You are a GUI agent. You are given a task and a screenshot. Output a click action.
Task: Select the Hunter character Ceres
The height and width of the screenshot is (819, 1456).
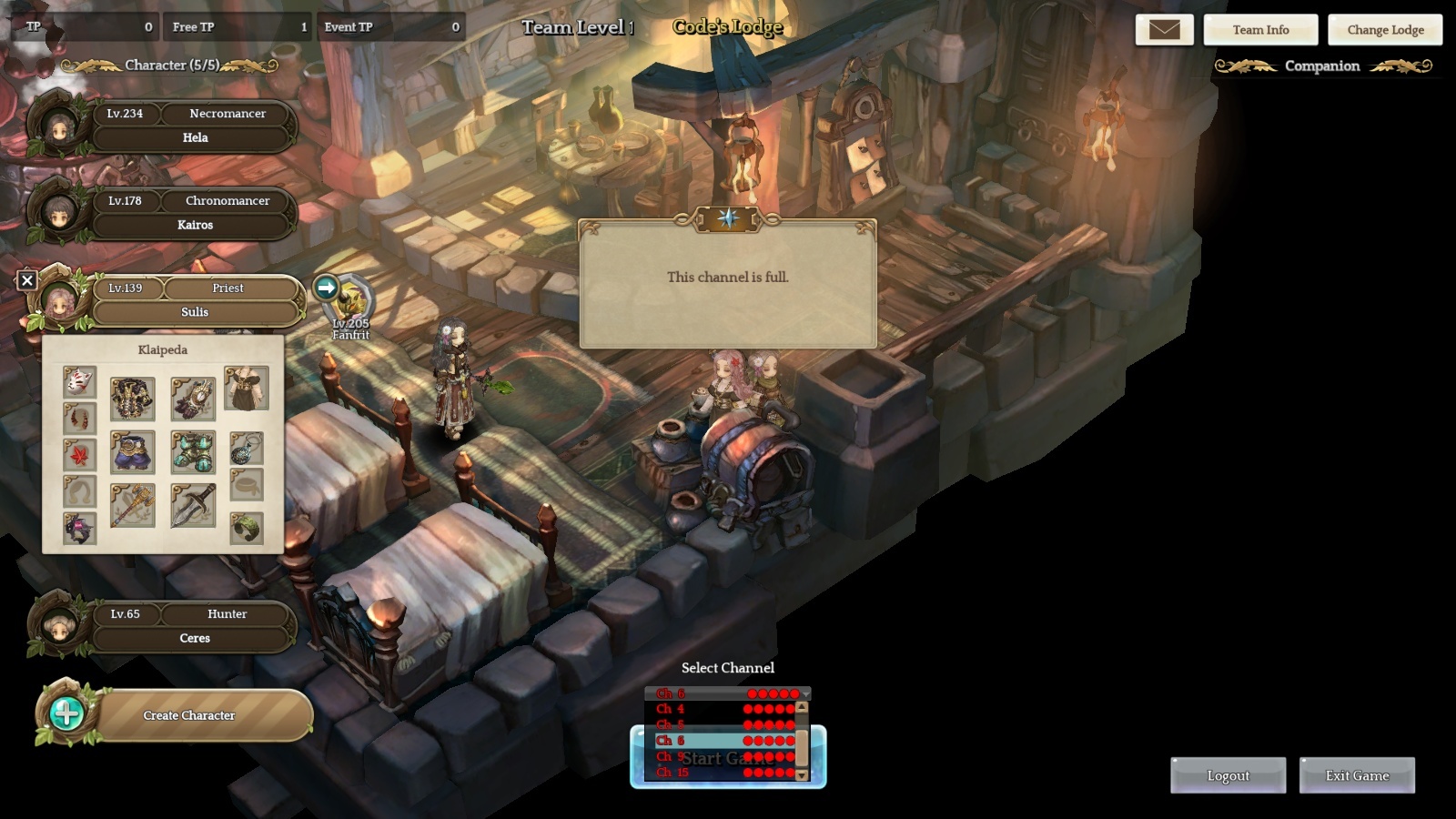[x=195, y=627]
